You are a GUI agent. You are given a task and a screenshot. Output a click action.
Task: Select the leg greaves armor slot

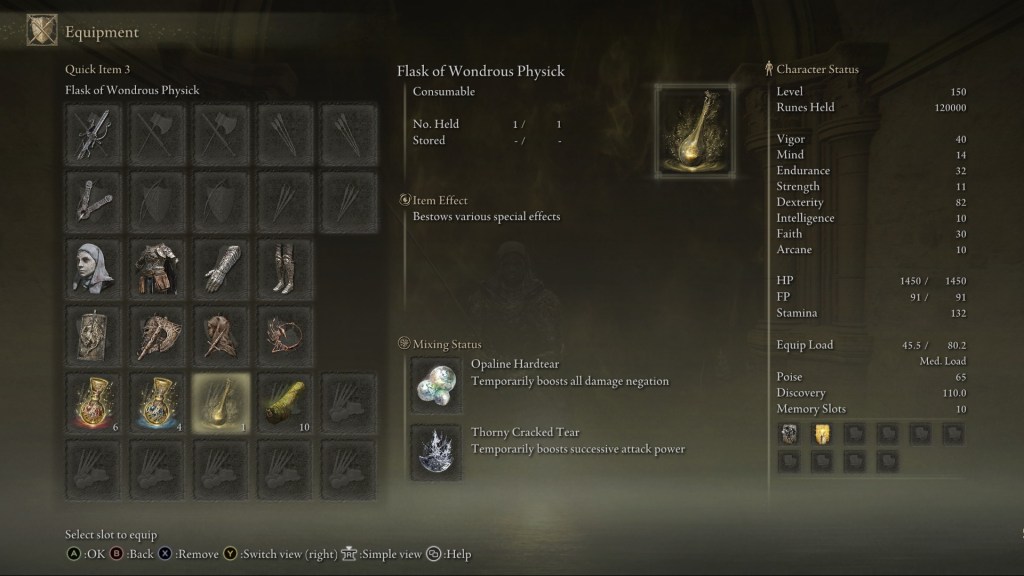click(284, 265)
